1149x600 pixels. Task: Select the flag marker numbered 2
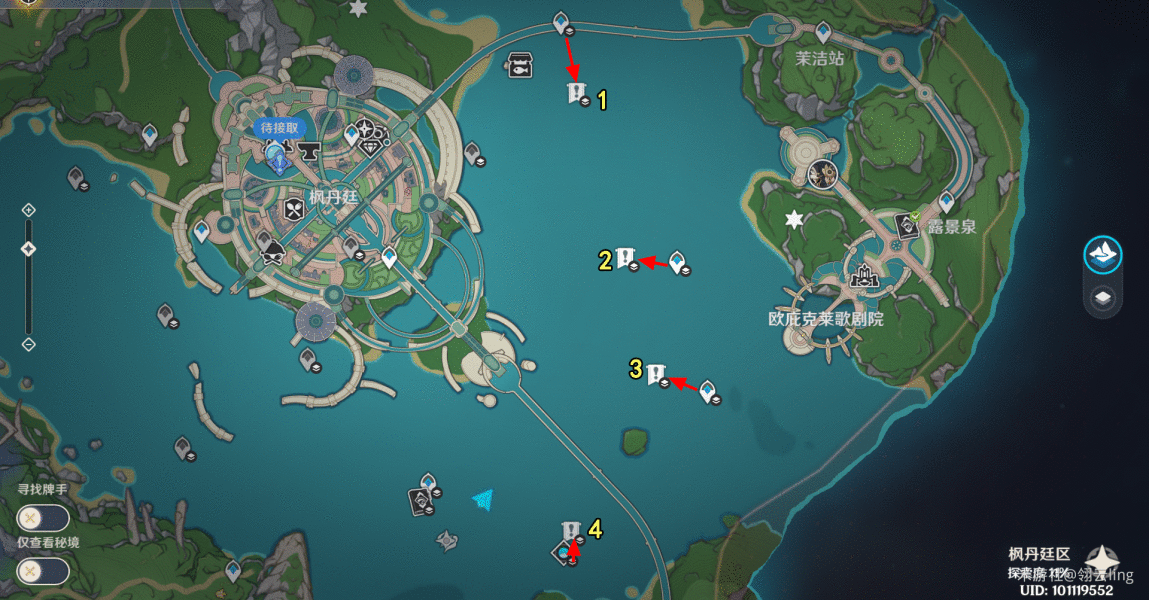click(x=626, y=258)
